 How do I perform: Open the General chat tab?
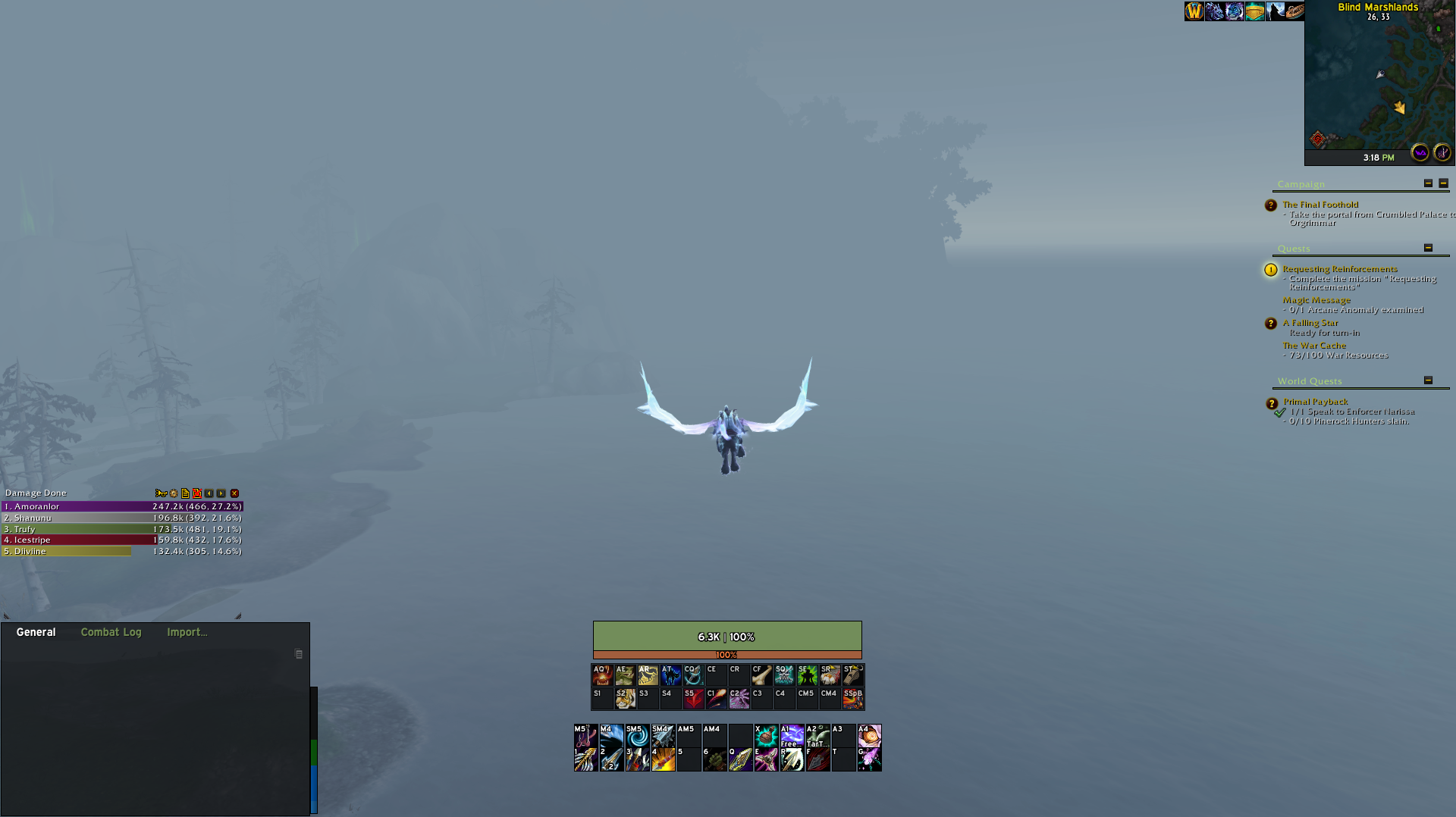tap(36, 632)
